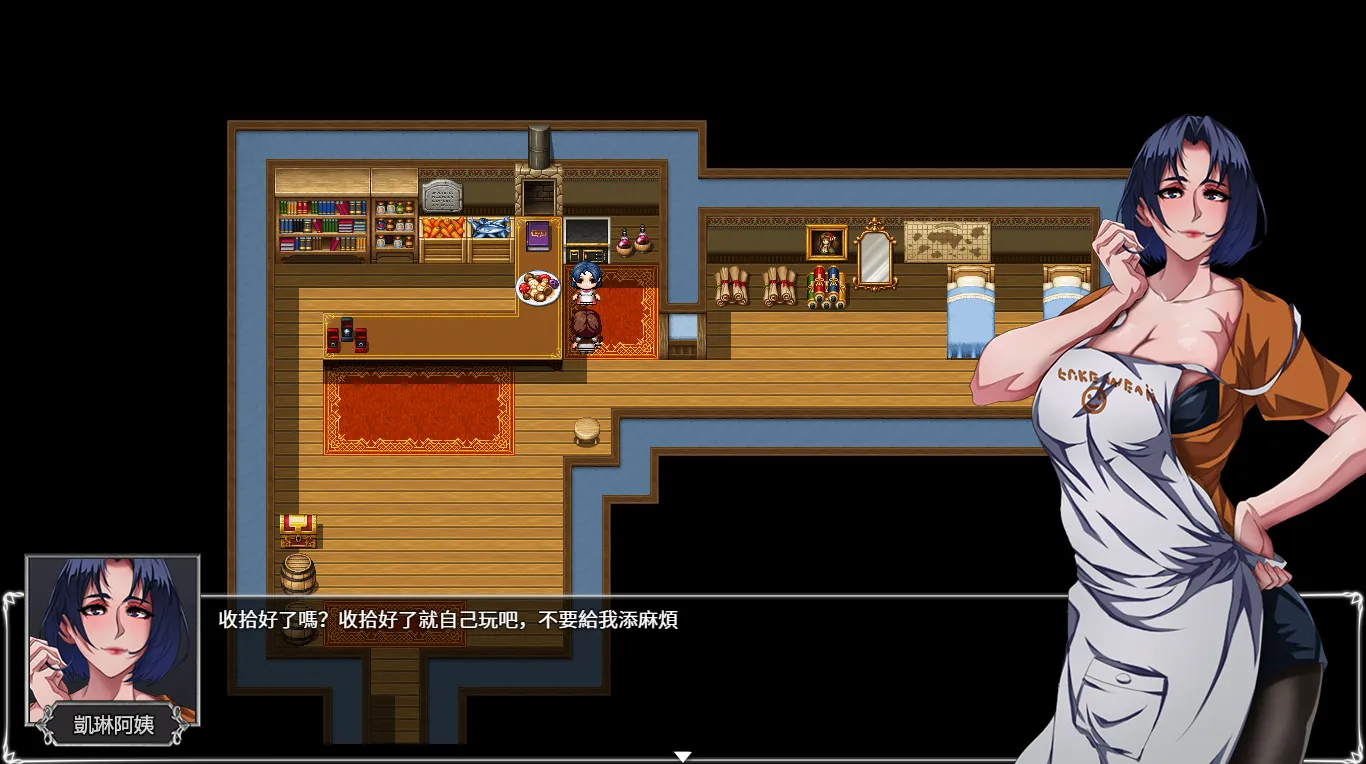Click the wooden barrel below the chest
1366x764 pixels.
pyautogui.click(x=299, y=575)
